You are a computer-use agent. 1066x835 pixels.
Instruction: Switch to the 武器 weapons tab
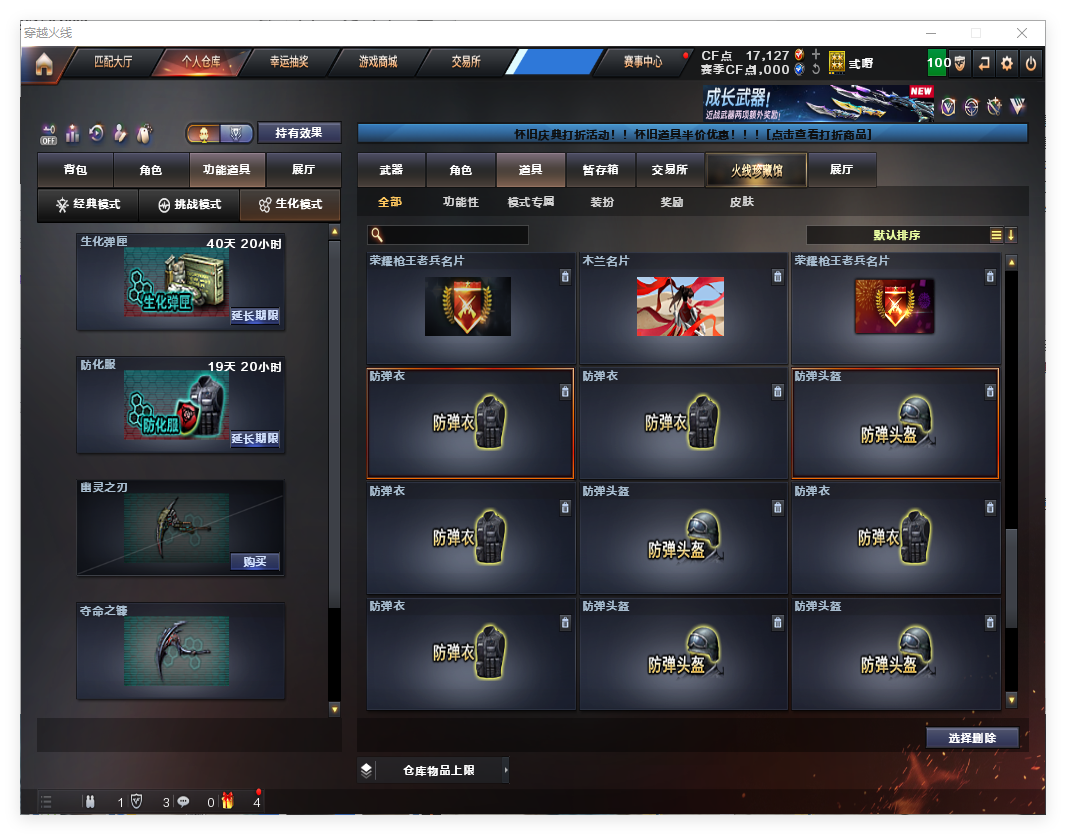(391, 170)
